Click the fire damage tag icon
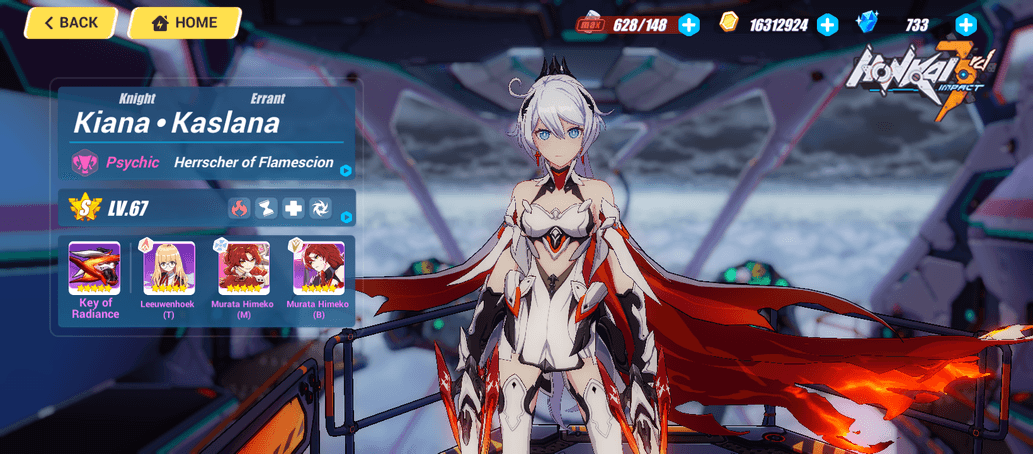This screenshot has width=1033, height=454. click(x=239, y=208)
